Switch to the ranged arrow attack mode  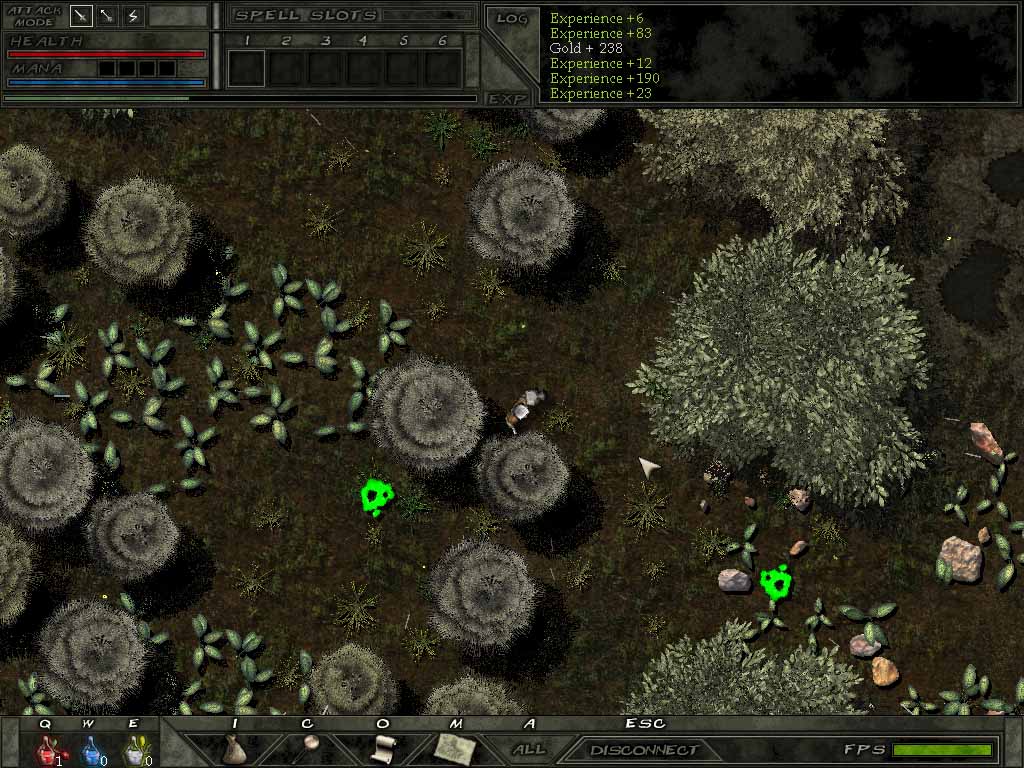pos(107,16)
